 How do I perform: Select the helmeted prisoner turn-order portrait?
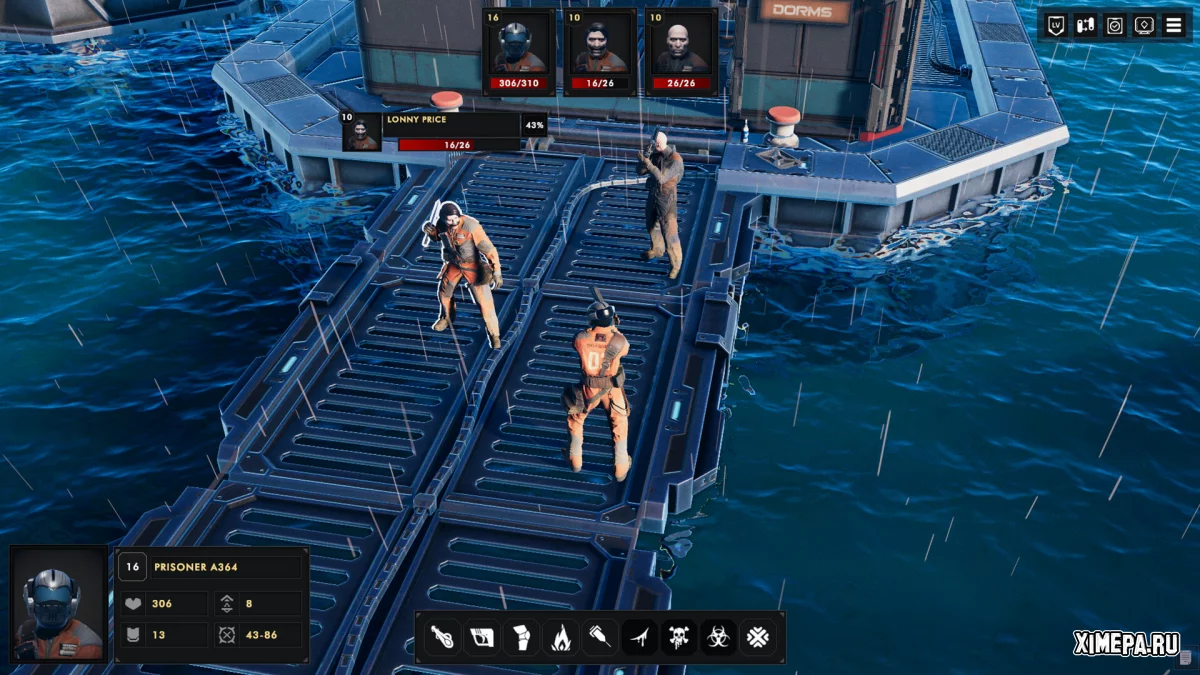click(x=518, y=48)
